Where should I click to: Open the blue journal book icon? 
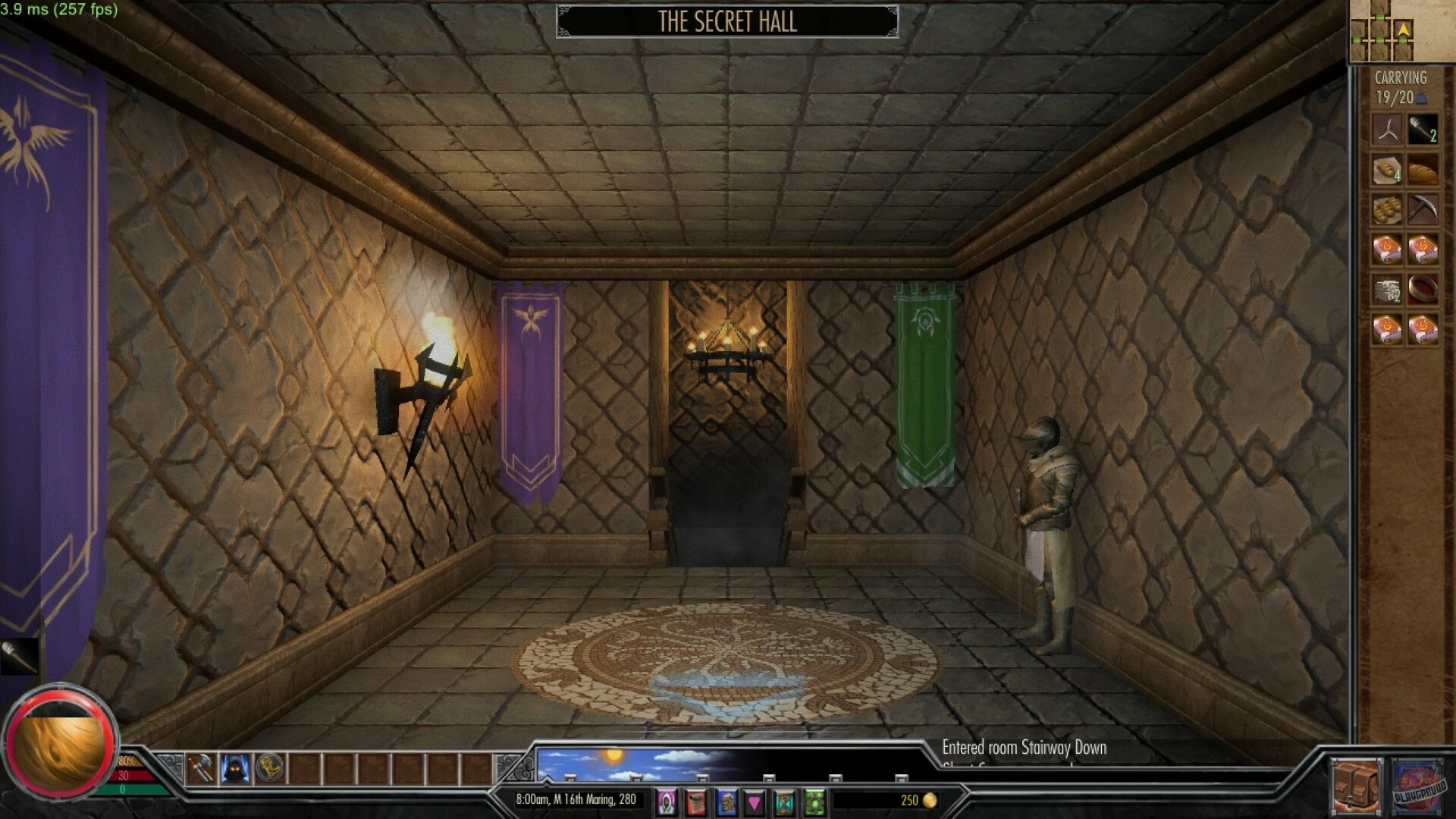(726, 800)
